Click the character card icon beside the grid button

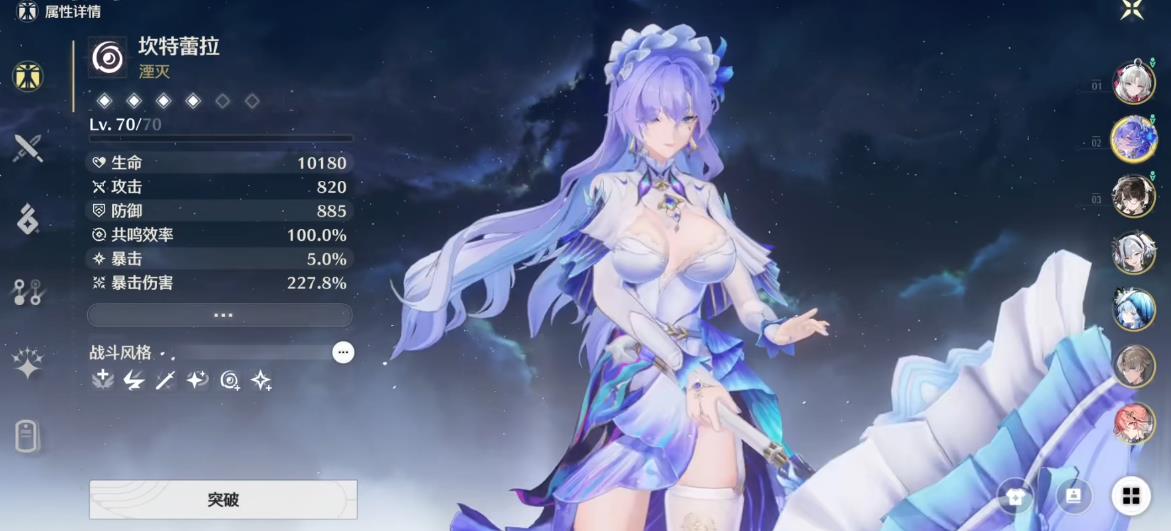tap(1073, 496)
